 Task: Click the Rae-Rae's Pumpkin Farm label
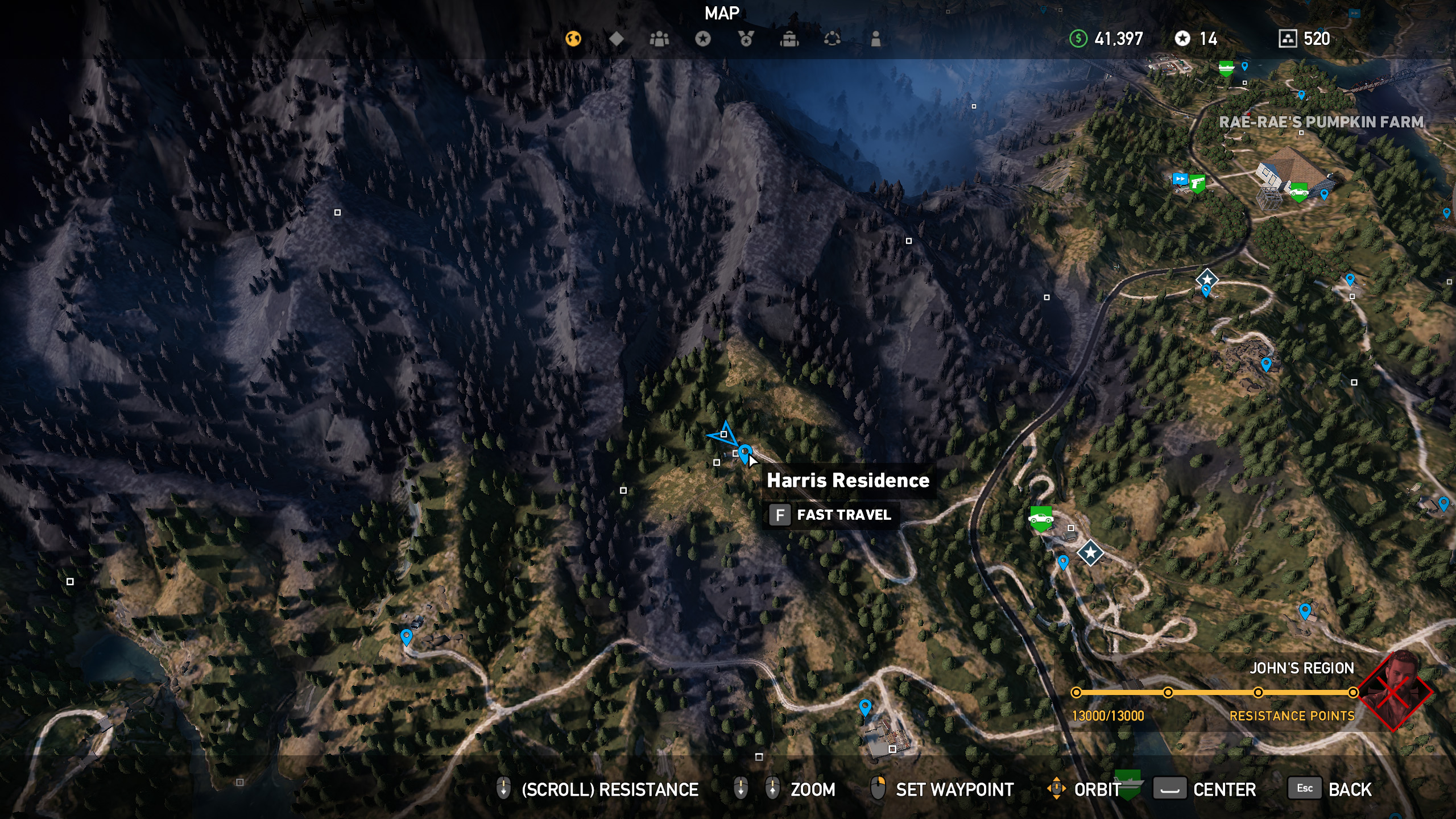point(1321,122)
